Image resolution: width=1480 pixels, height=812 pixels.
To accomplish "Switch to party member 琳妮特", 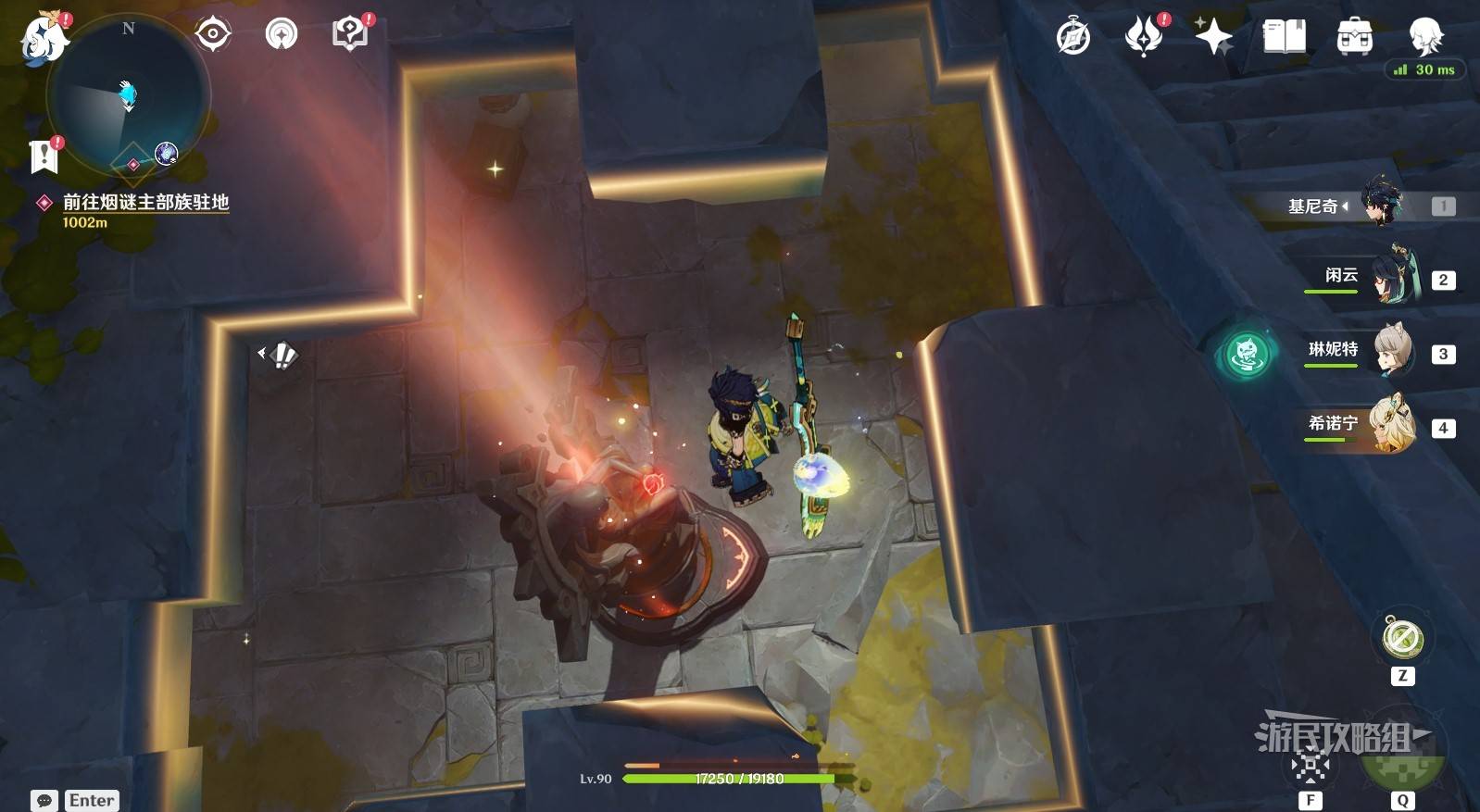I will pos(1380,351).
